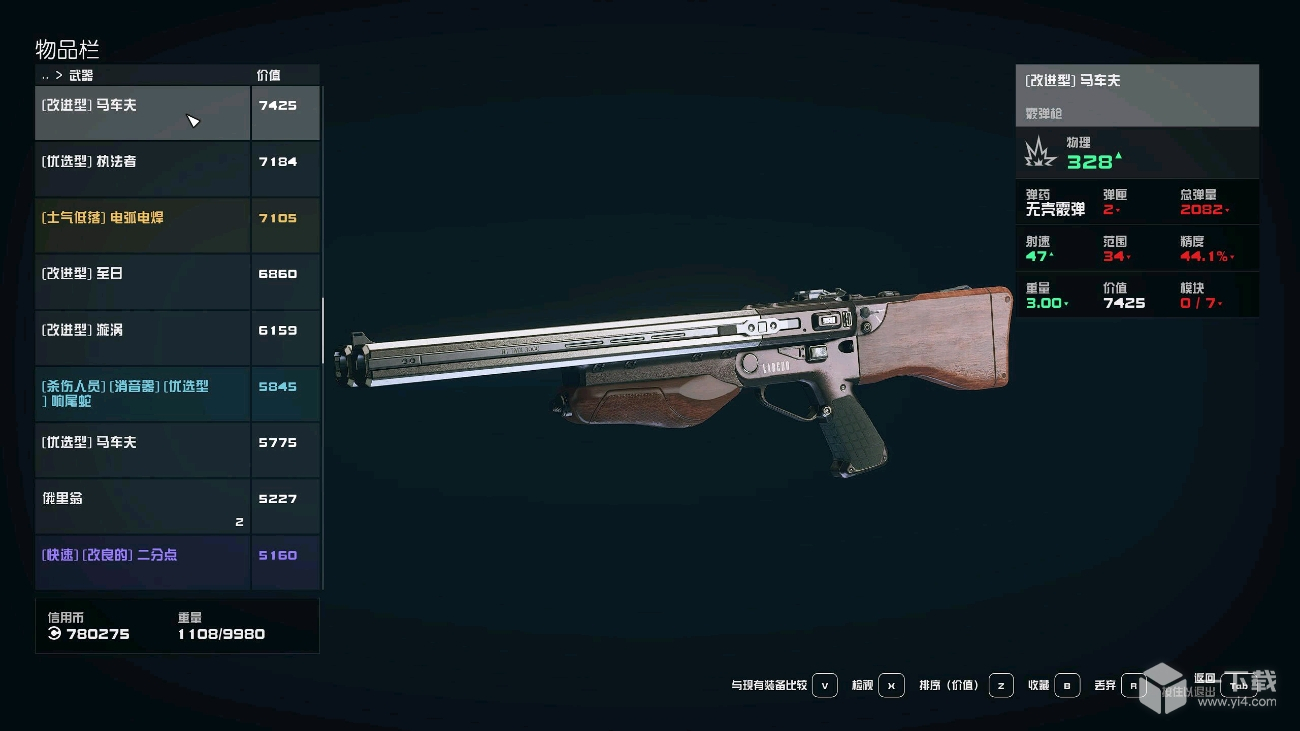Viewport: 1300px width, 731px height.
Task: Select the [优选型] 响尾蛇 silenced weapon
Action: 143,393
